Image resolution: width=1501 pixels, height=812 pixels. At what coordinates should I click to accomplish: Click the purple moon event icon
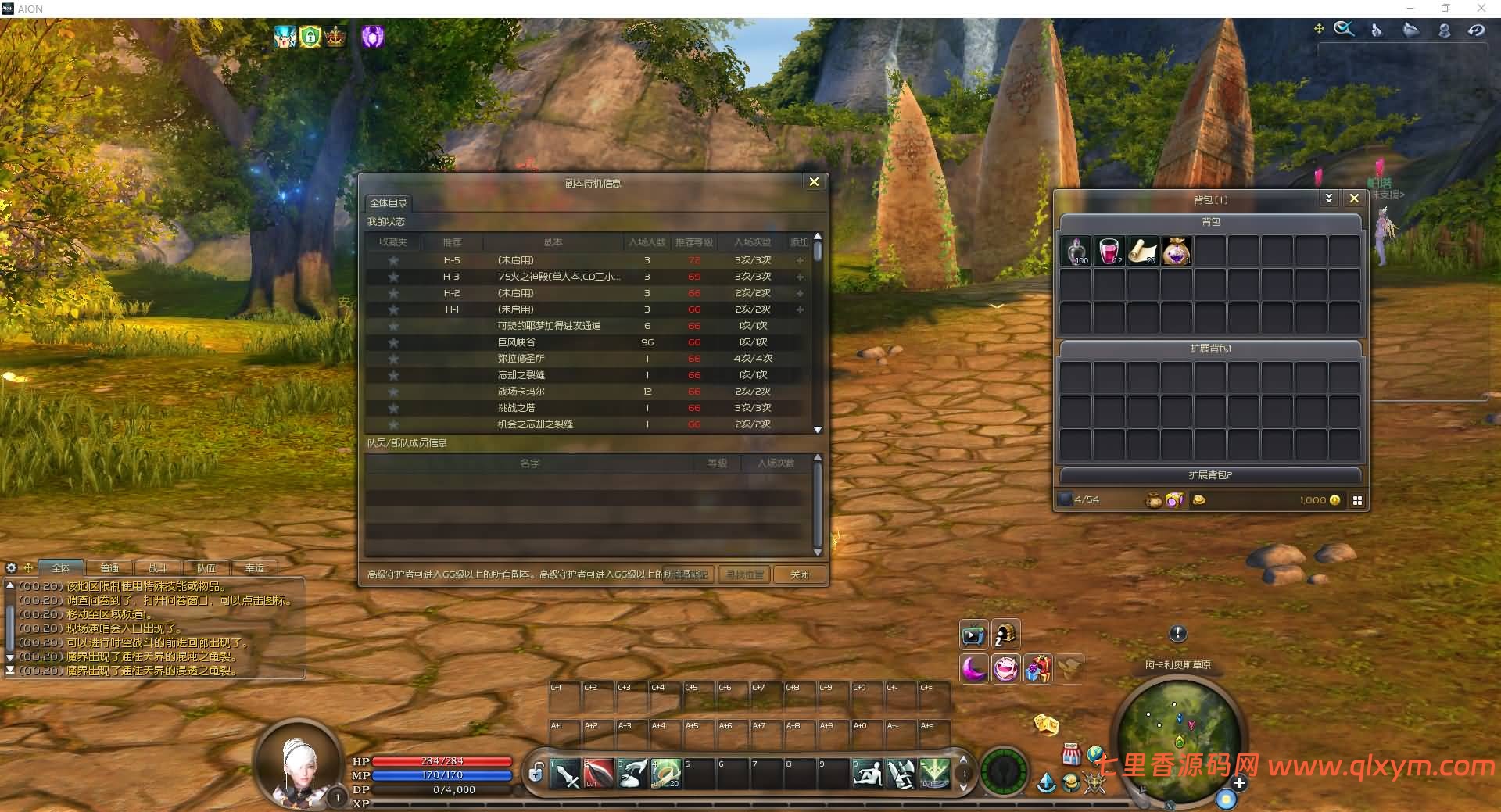pyautogui.click(x=974, y=670)
